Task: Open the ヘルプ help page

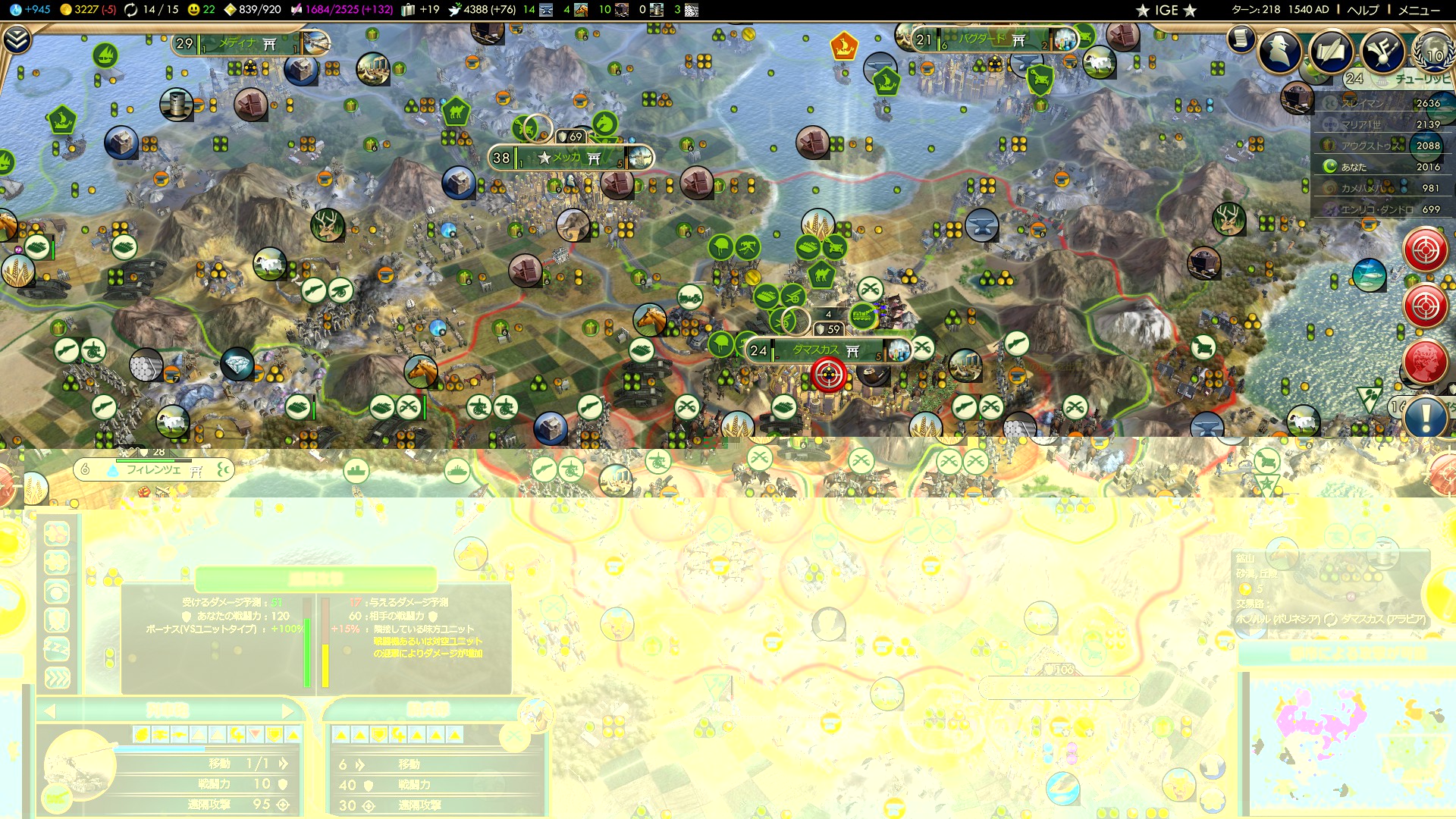Action: 1363,10
